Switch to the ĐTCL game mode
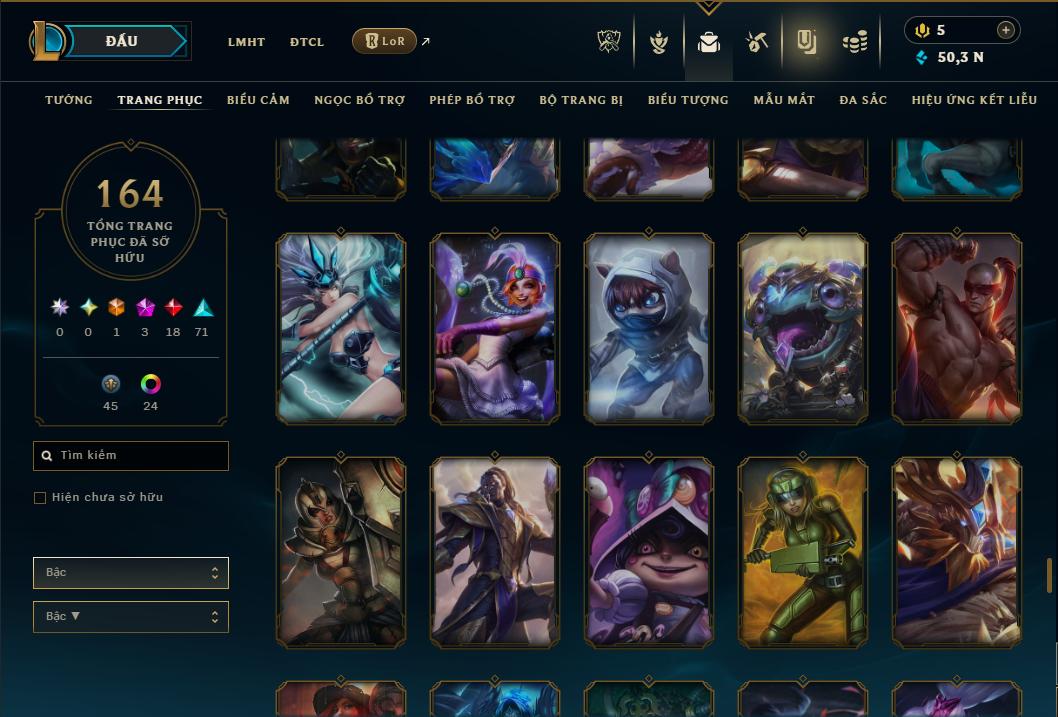The image size is (1058, 717). click(x=307, y=42)
